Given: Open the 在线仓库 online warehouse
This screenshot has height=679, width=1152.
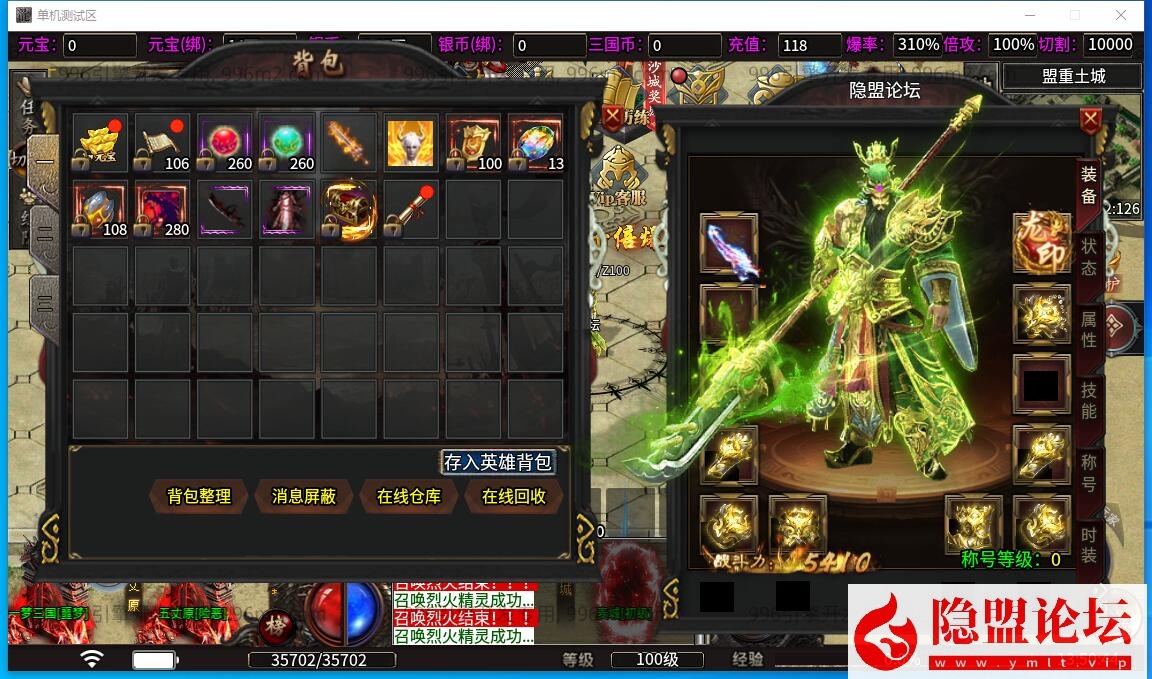Looking at the screenshot, I should point(409,496).
